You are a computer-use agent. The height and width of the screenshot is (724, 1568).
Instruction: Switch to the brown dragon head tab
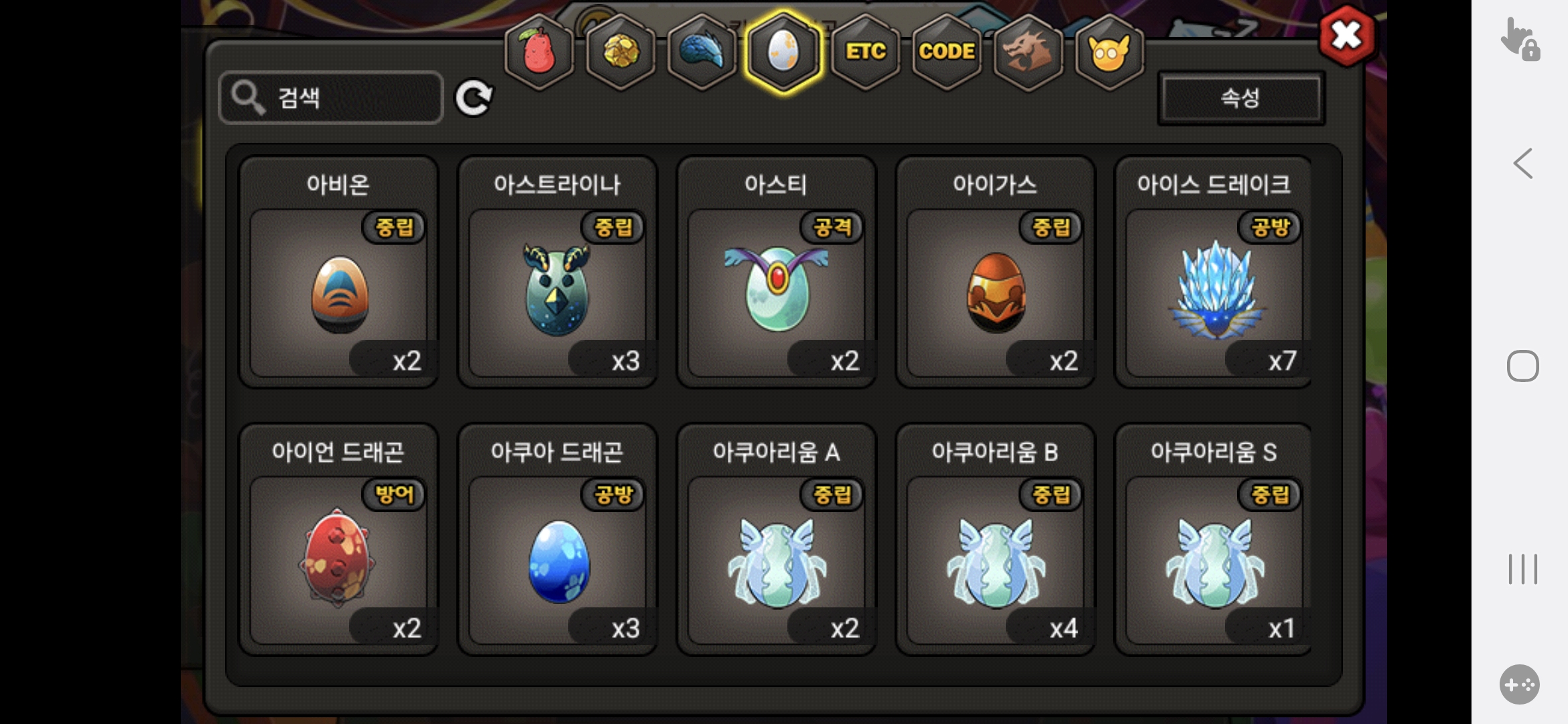(1028, 52)
